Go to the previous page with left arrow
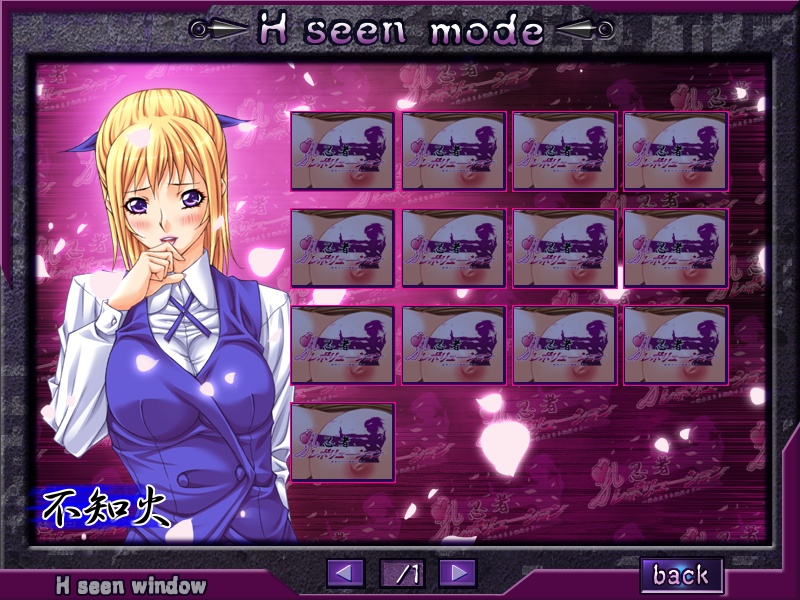This screenshot has height=600, width=800. coord(346,573)
